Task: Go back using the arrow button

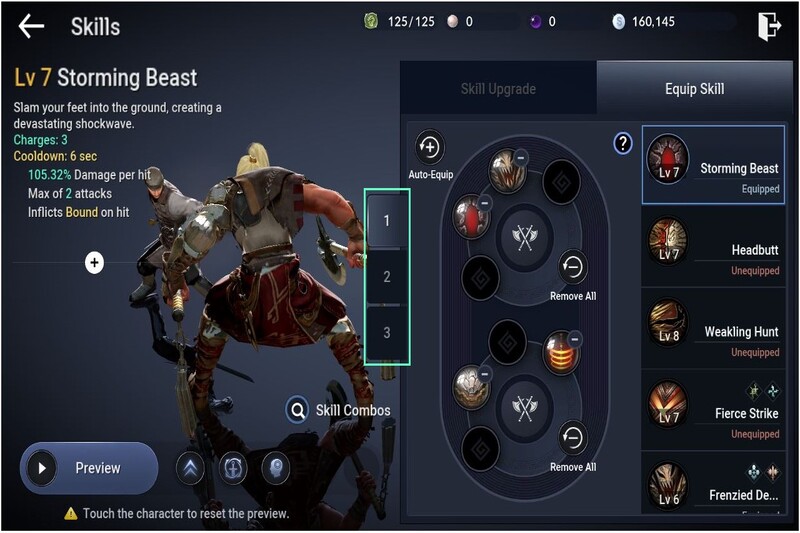Action: (32, 26)
